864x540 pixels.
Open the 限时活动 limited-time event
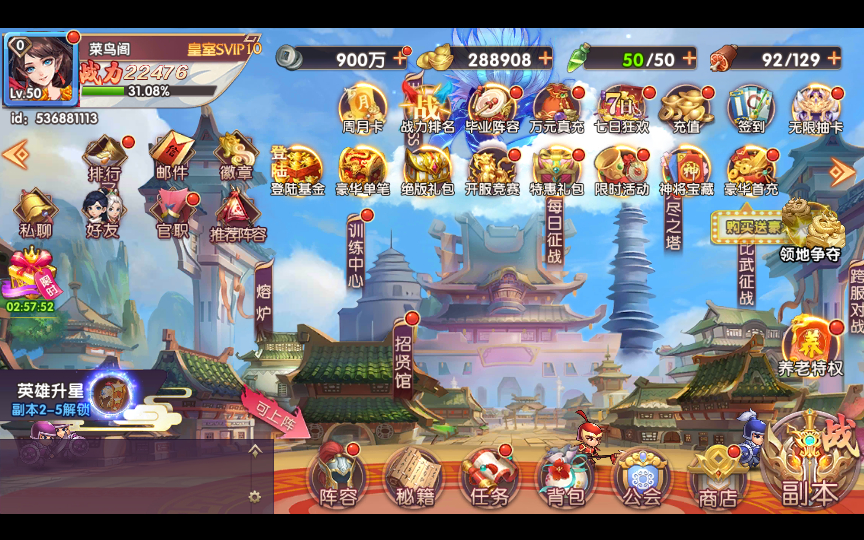[622, 170]
